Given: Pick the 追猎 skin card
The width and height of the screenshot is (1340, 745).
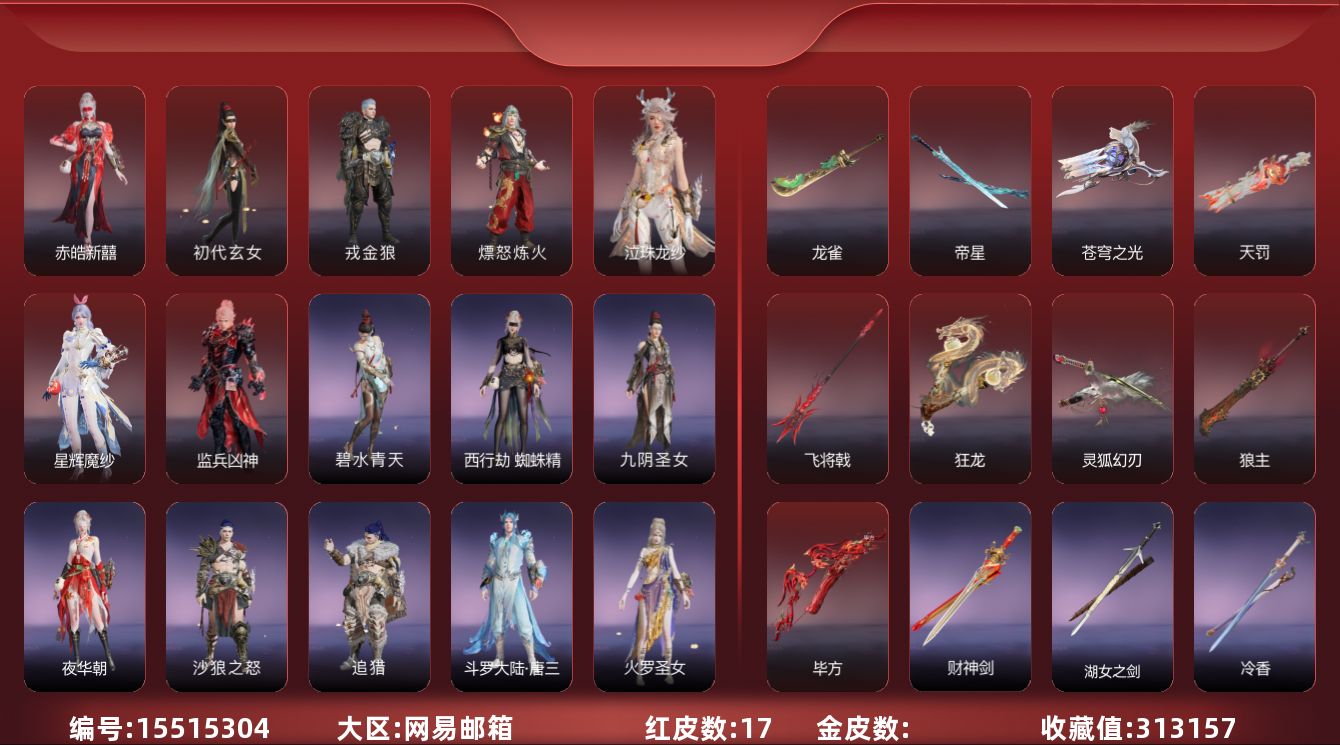Looking at the screenshot, I should 369,596.
